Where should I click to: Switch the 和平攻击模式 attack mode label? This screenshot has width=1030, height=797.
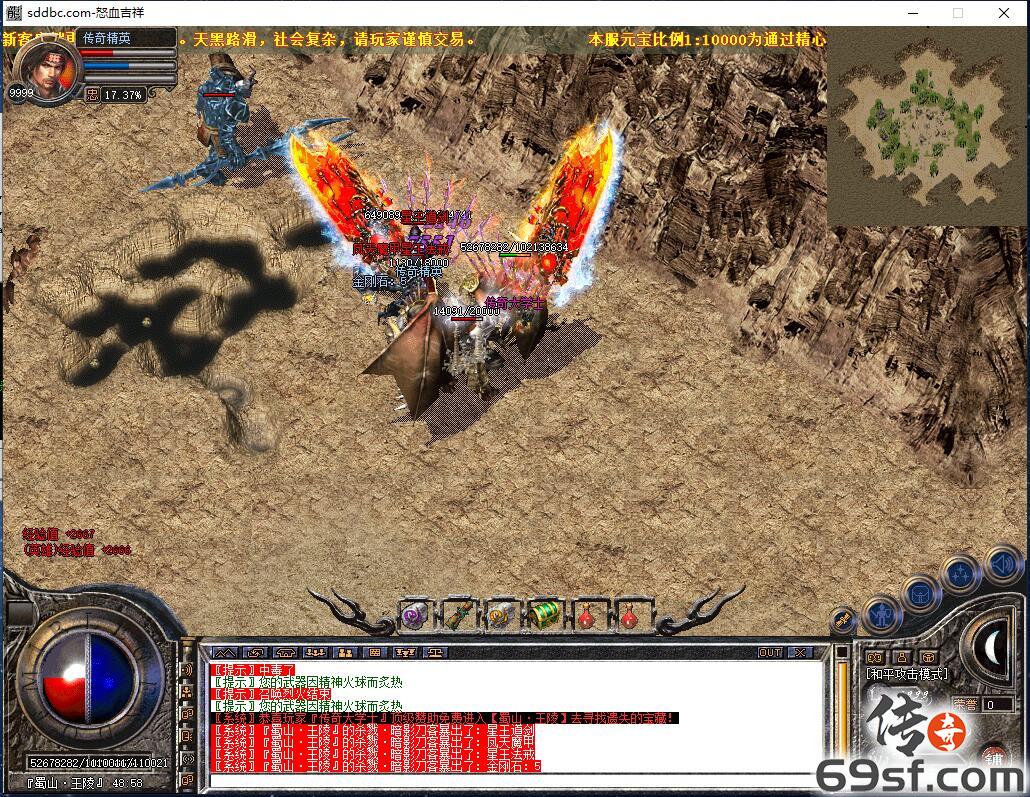pyautogui.click(x=907, y=674)
